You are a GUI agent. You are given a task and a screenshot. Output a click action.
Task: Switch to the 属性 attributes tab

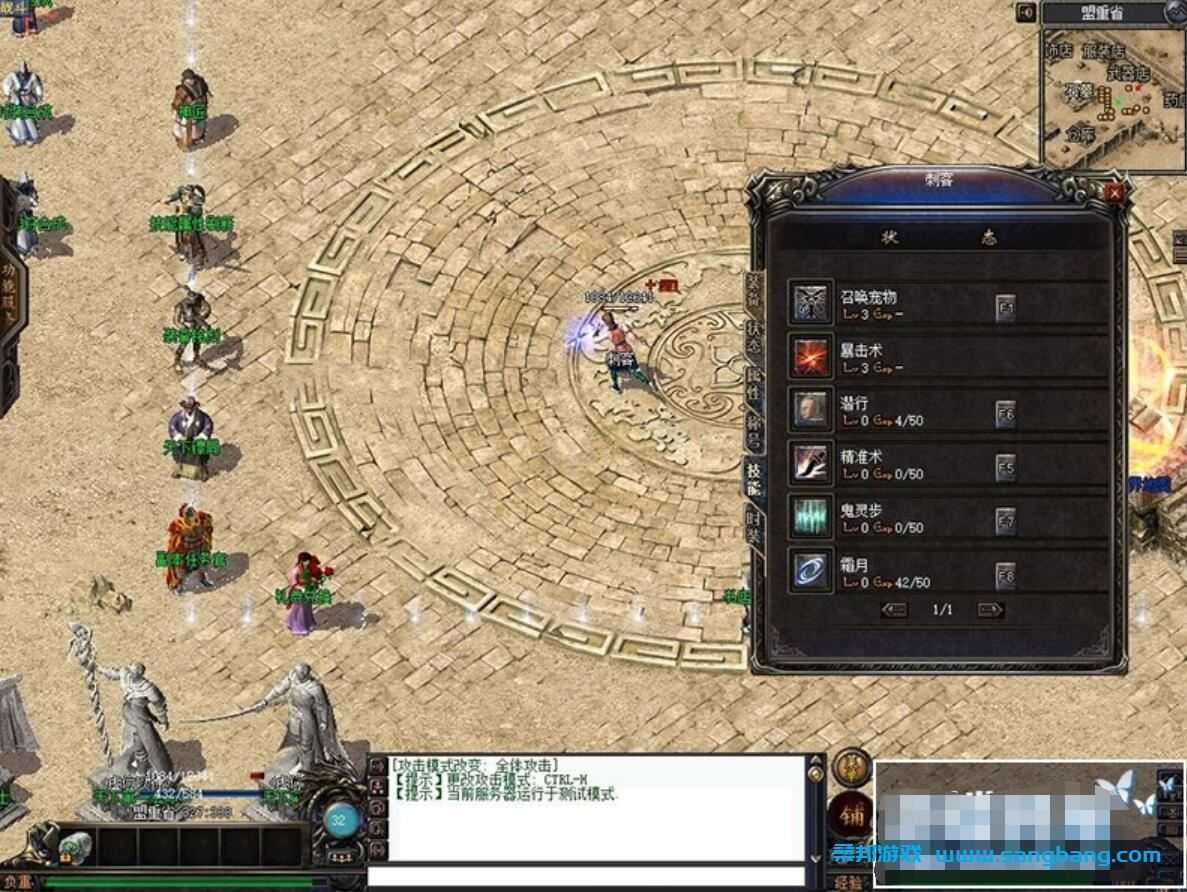point(754,383)
